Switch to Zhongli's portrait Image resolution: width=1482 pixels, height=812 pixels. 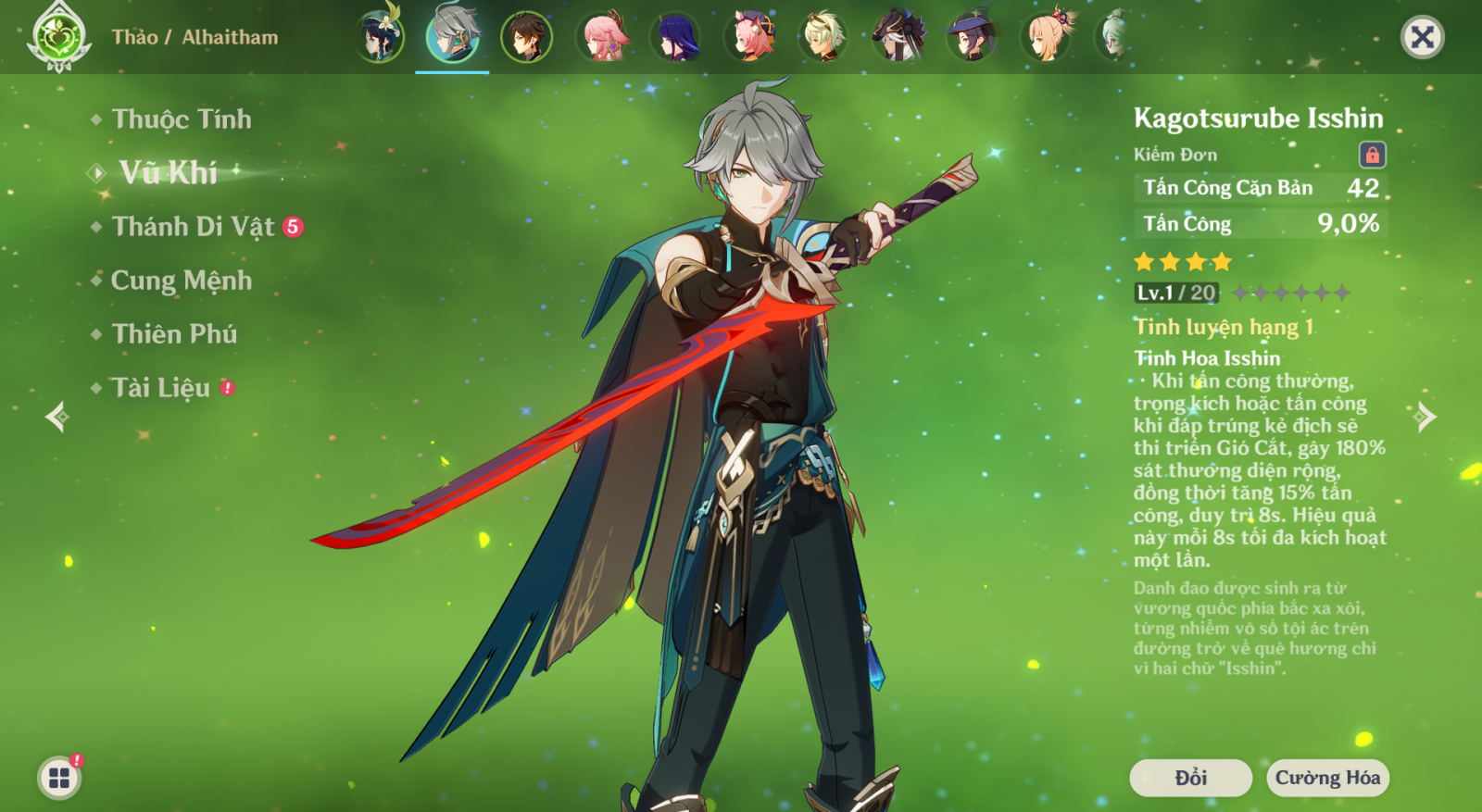[526, 37]
